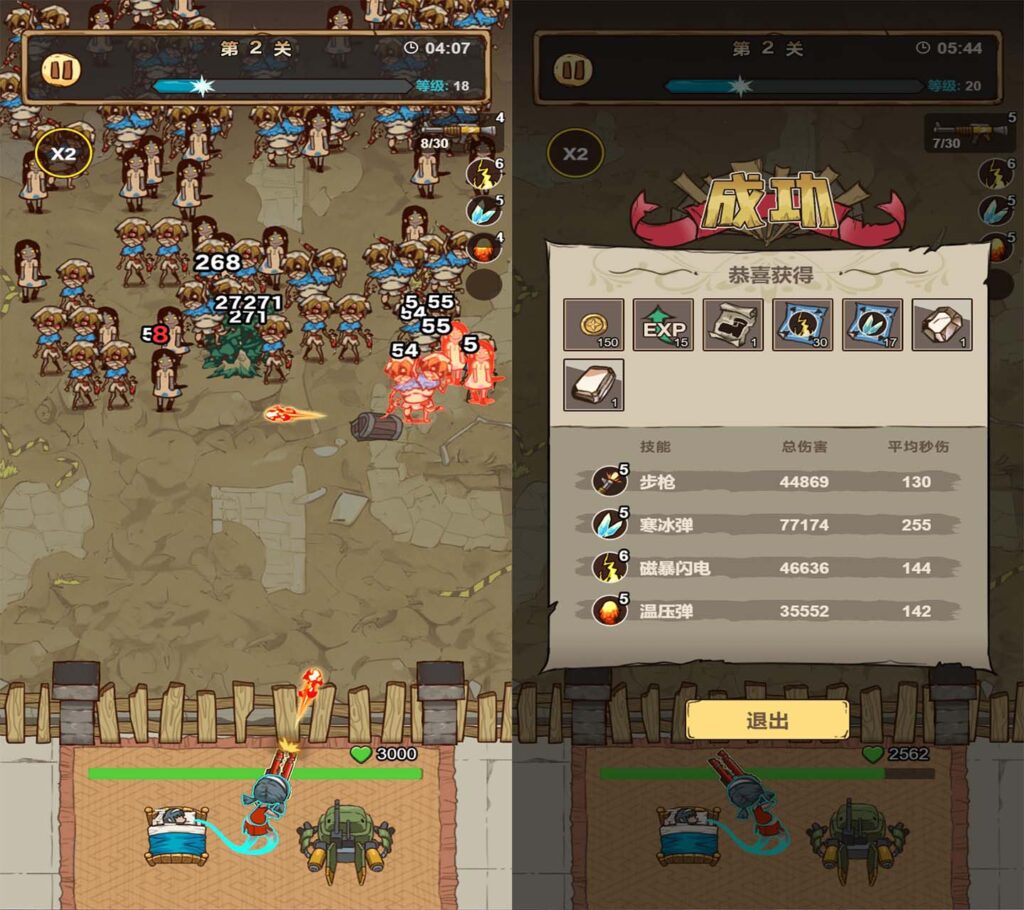This screenshot has width=1024, height=910.
Task: View the ice shard card reward of 17
Action: [872, 325]
